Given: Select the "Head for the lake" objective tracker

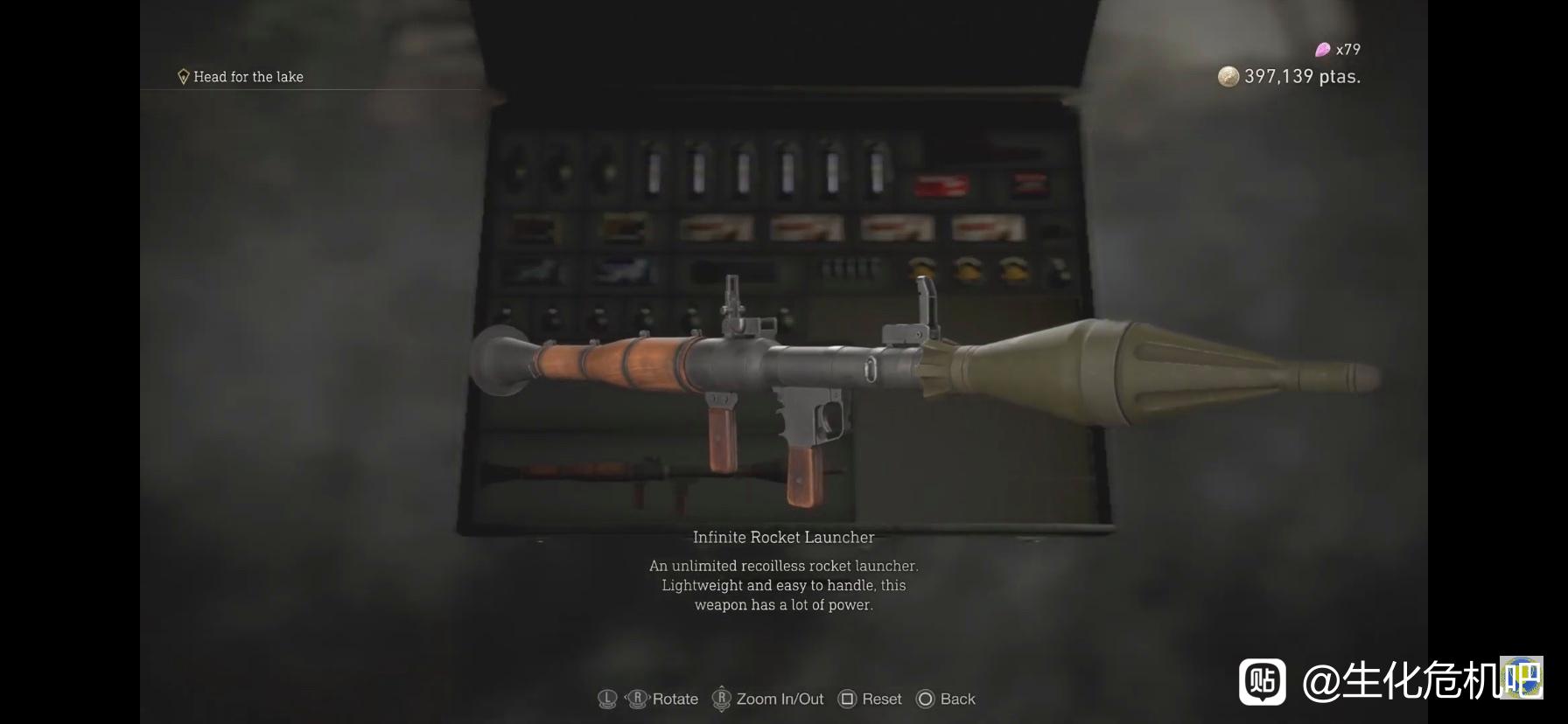Looking at the screenshot, I should coord(241,77).
